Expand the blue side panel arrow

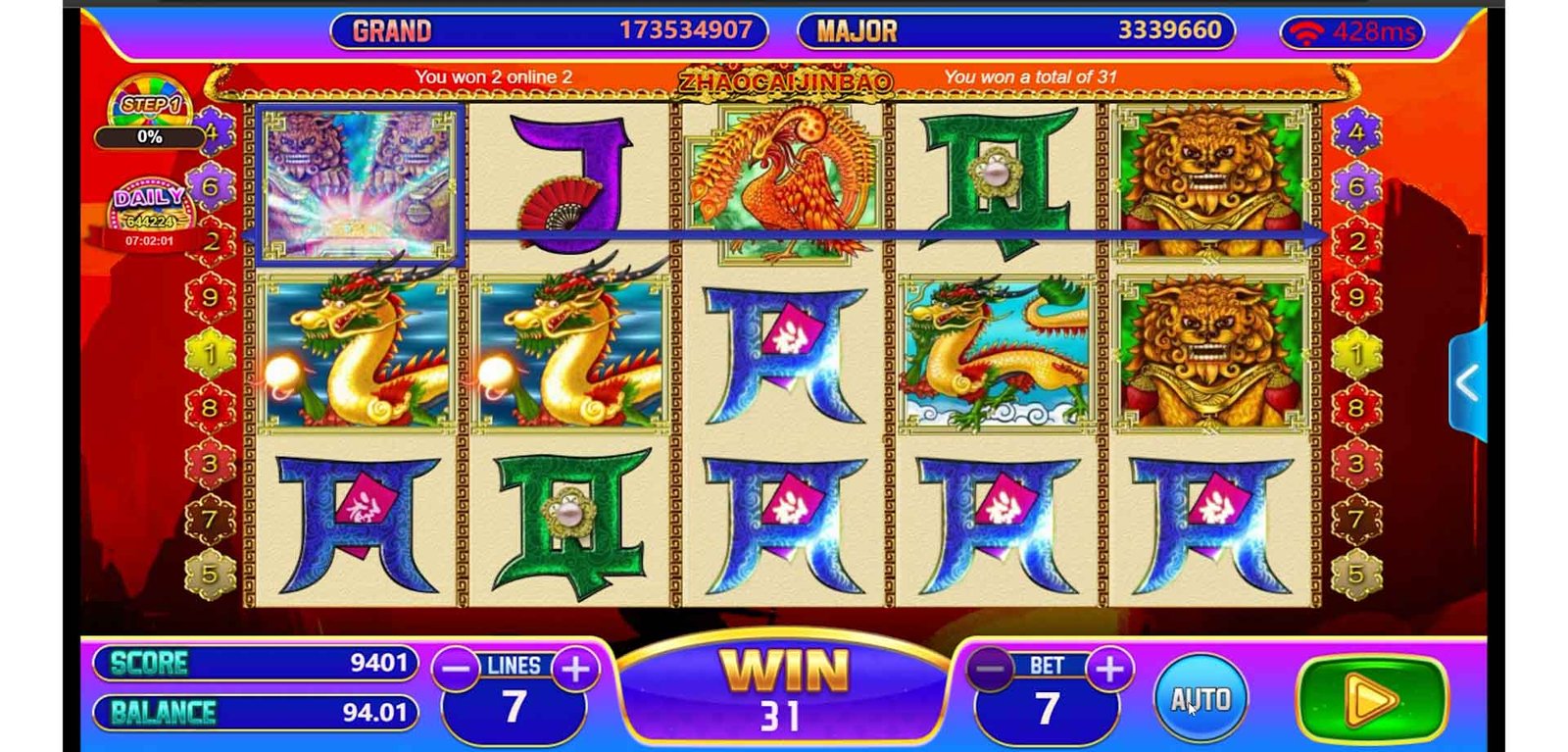tap(1467, 382)
